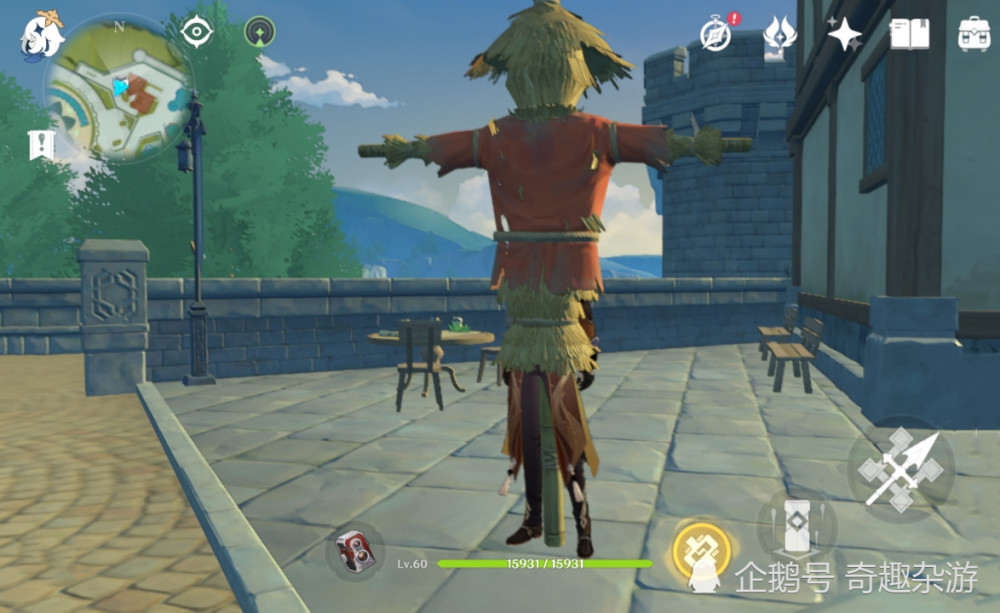The image size is (1000, 613).
Task: Open the quest banner with exclamation mark
Action: (x=41, y=145)
